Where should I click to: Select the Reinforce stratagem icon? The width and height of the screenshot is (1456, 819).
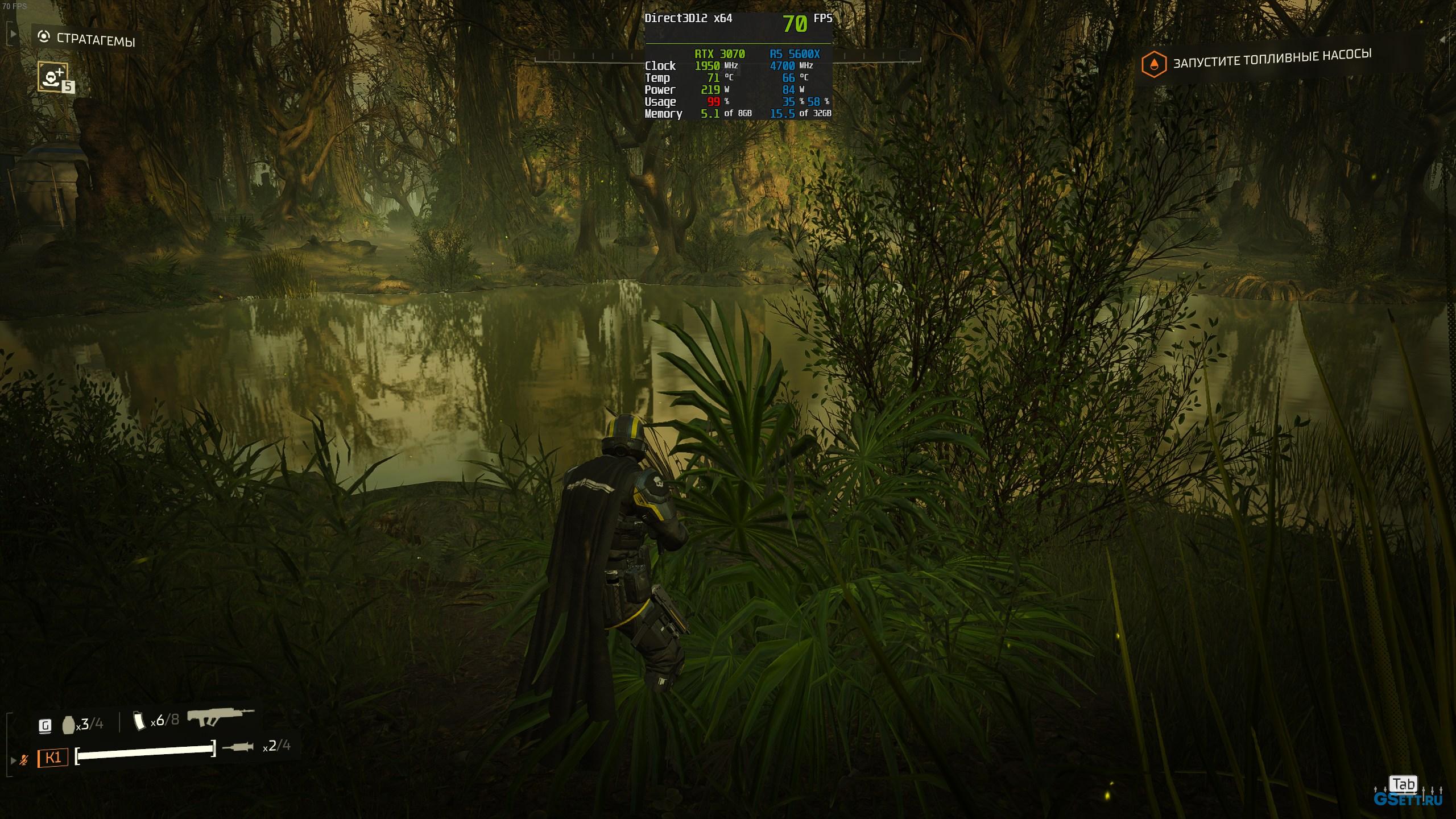53,76
